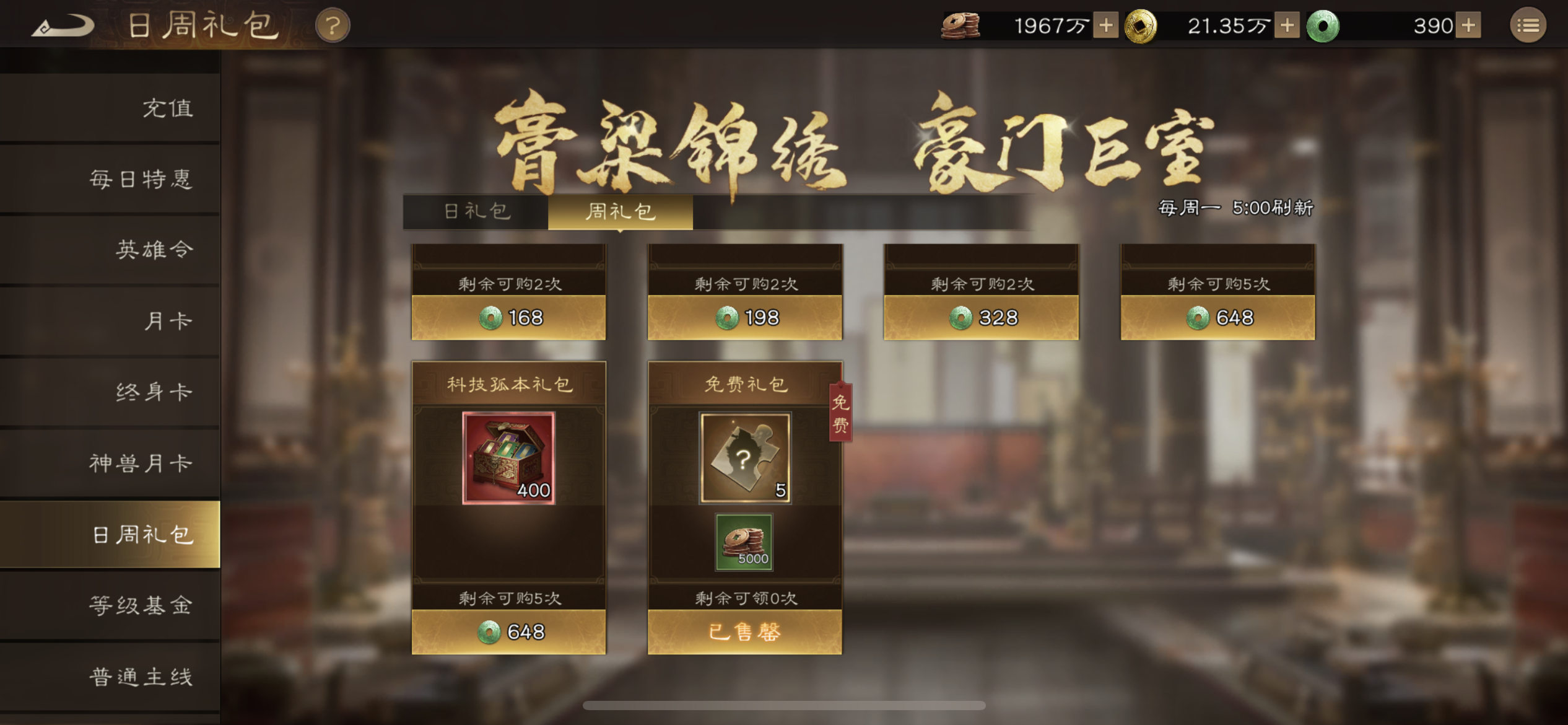Viewport: 1568px width, 725px height.
Task: Click the back arrow icon top left
Action: pos(65,25)
